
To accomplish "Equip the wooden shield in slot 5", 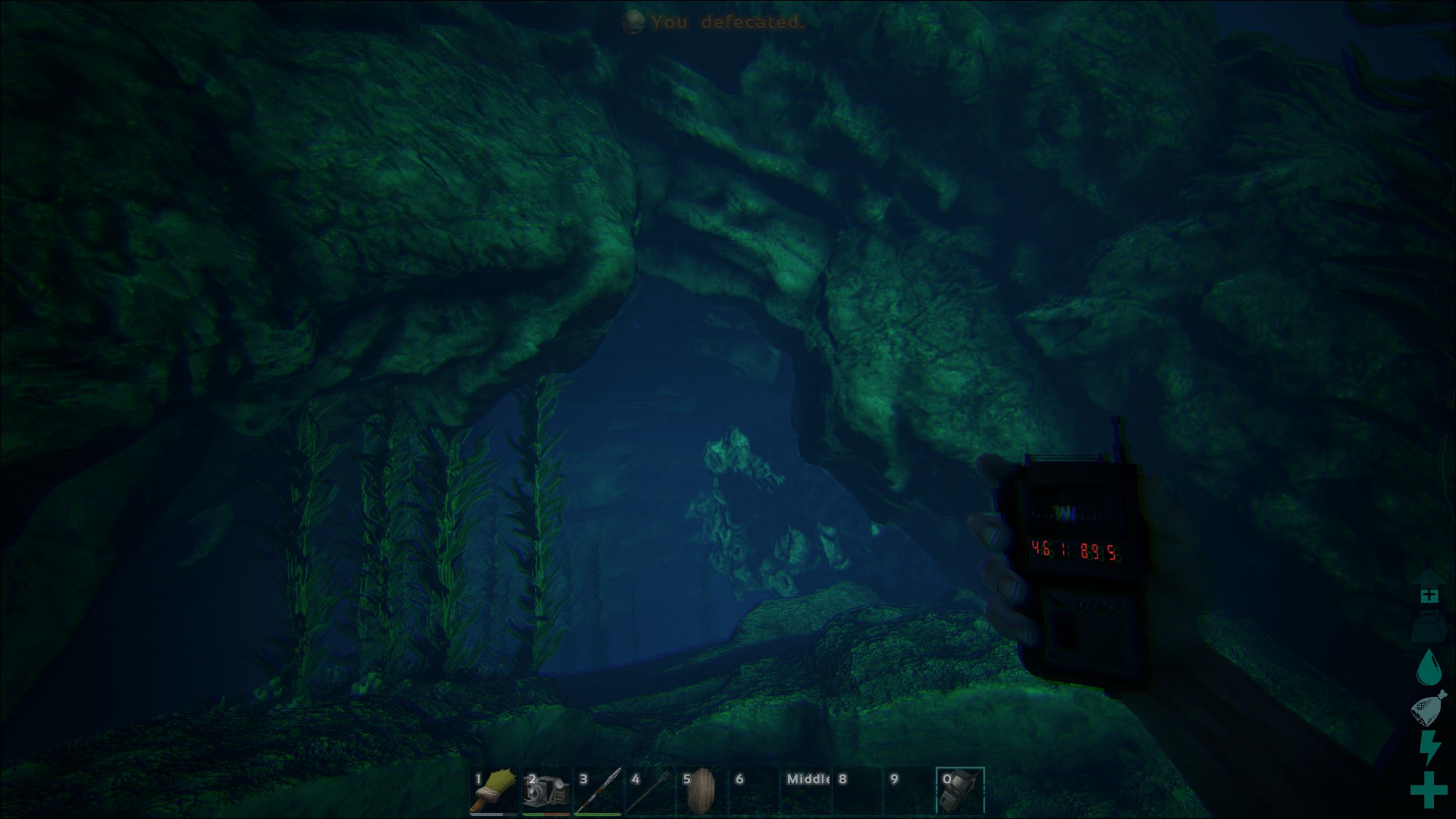I will click(701, 791).
